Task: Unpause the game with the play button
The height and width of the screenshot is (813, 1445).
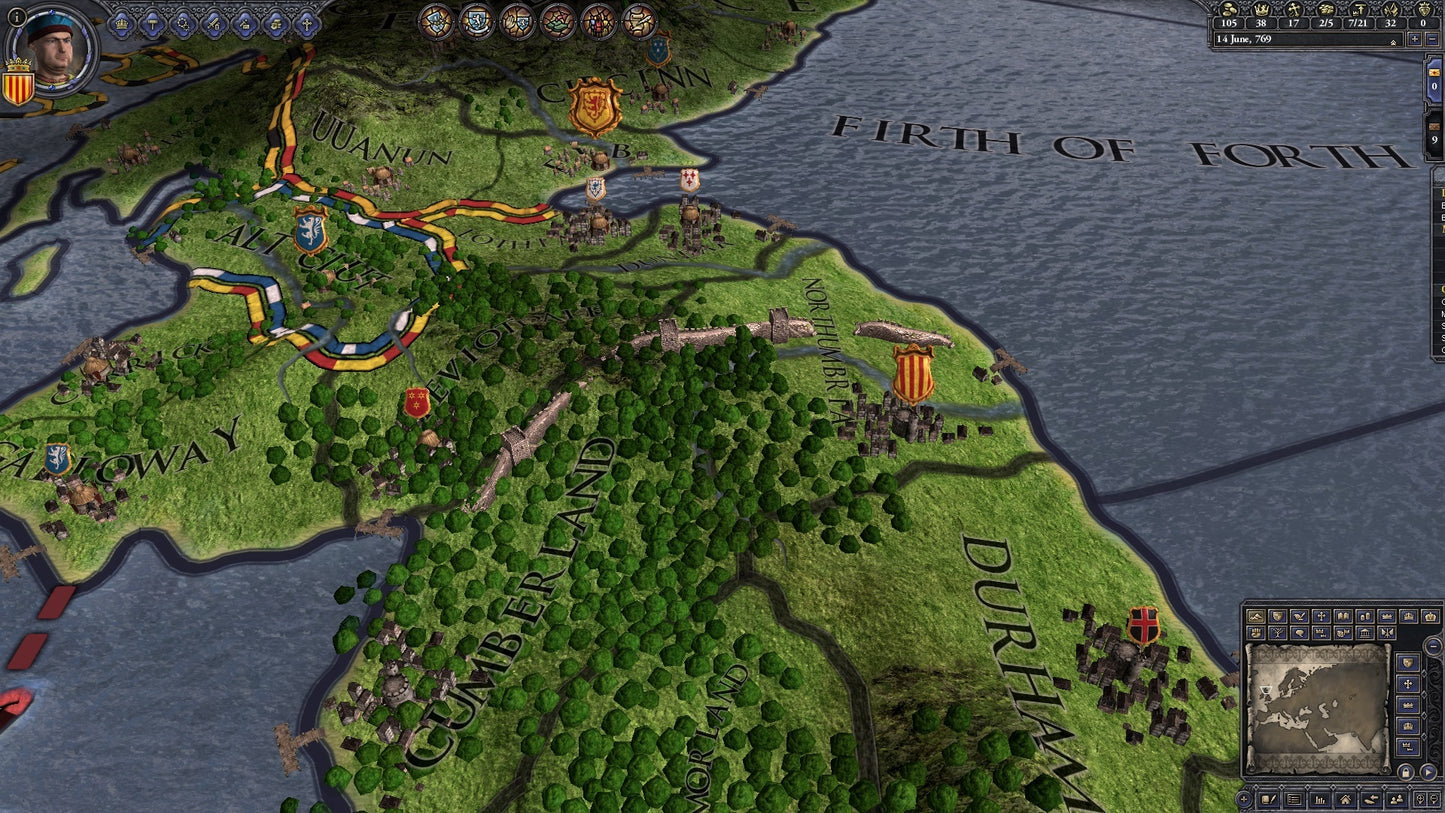Action: pos(1428,772)
